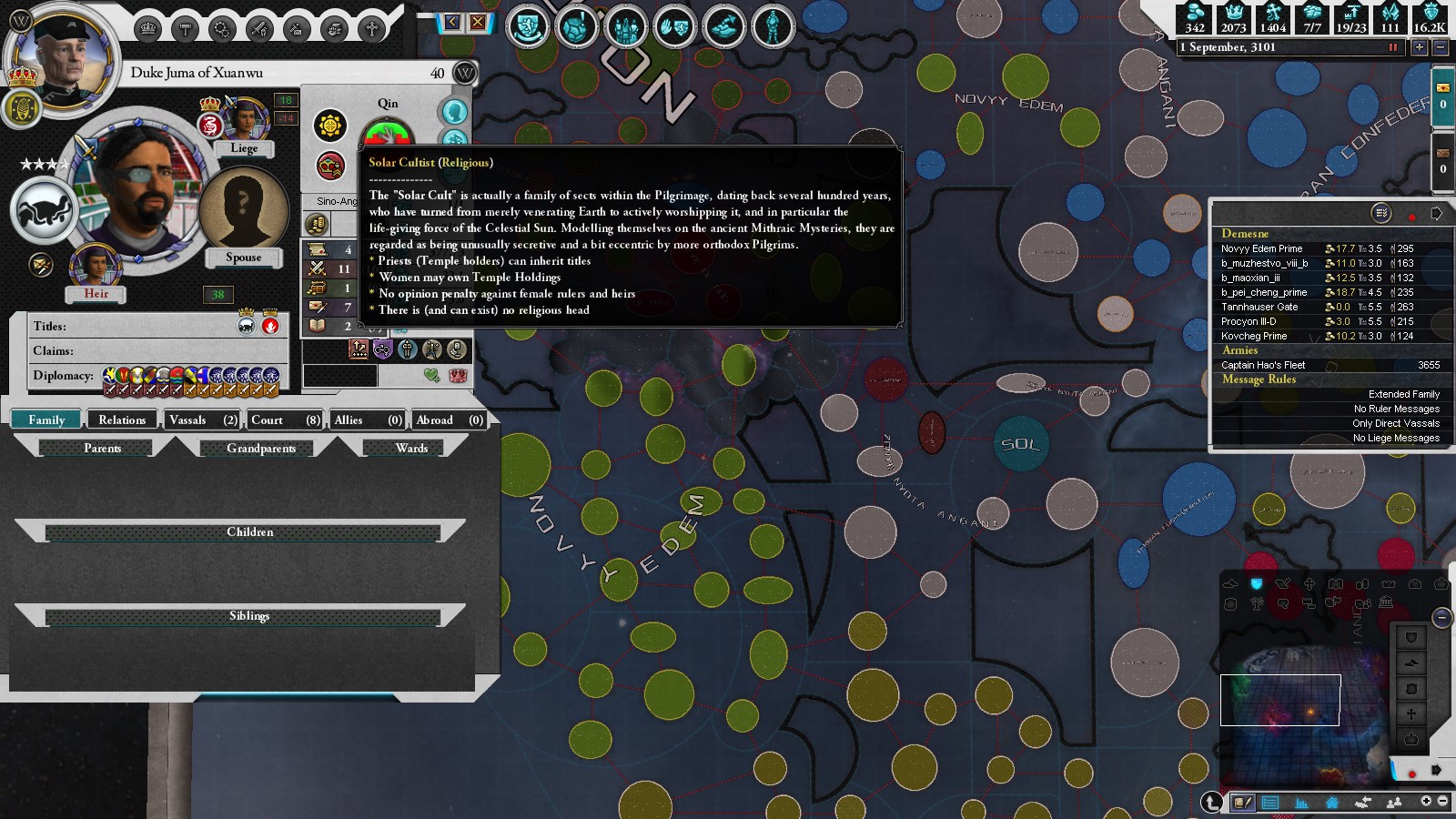Close the character panel with the X

[478, 22]
